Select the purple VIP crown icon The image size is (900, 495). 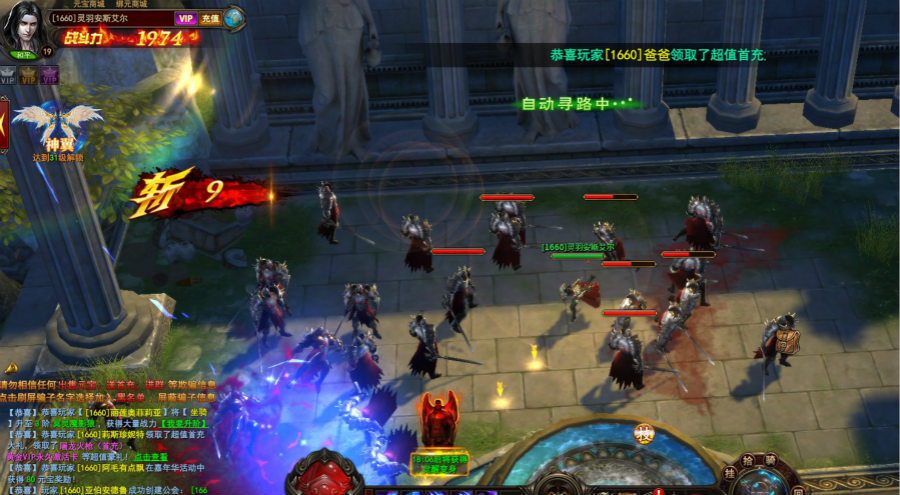(50, 74)
